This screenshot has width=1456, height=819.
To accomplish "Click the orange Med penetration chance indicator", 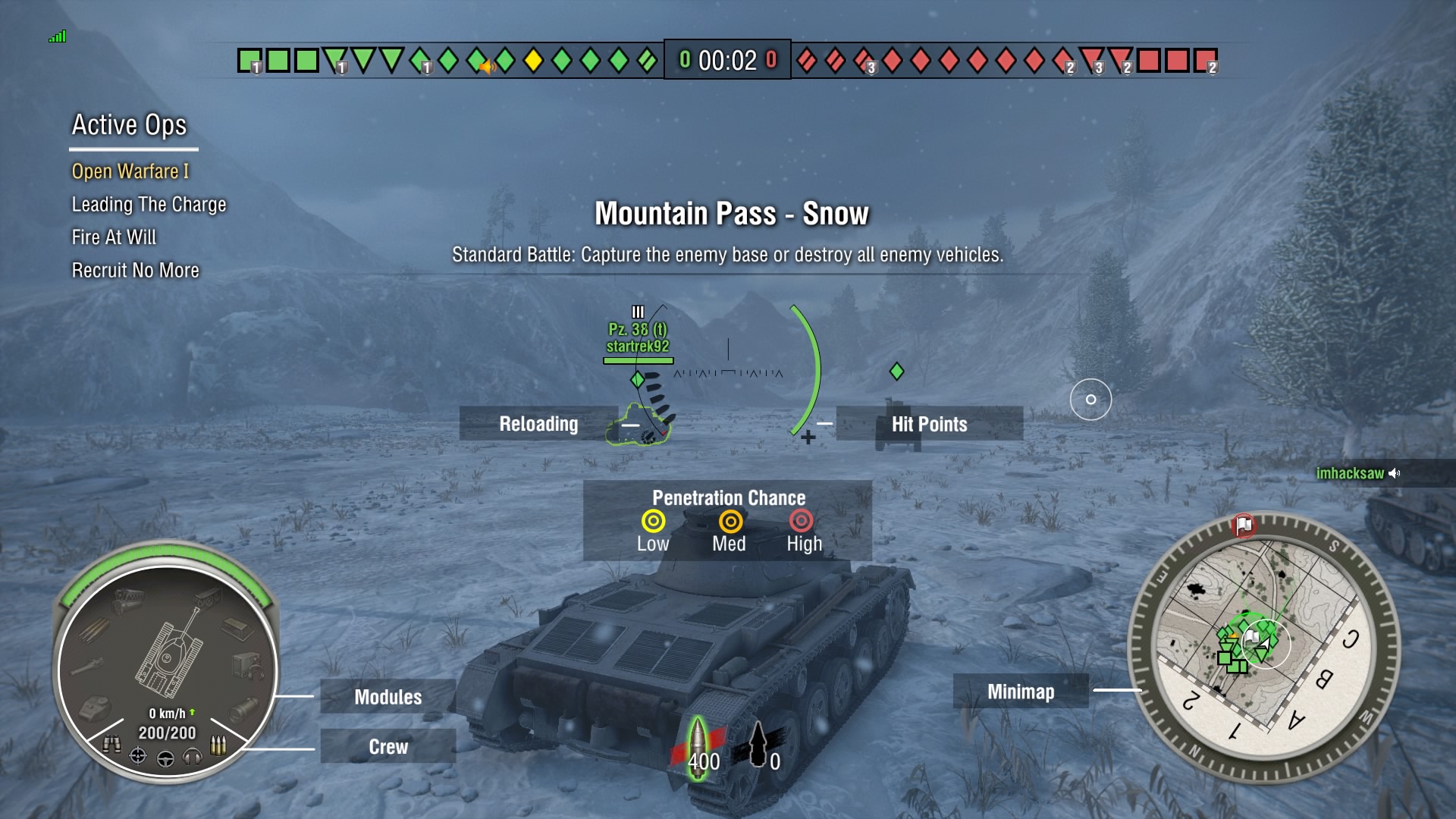I will click(729, 522).
